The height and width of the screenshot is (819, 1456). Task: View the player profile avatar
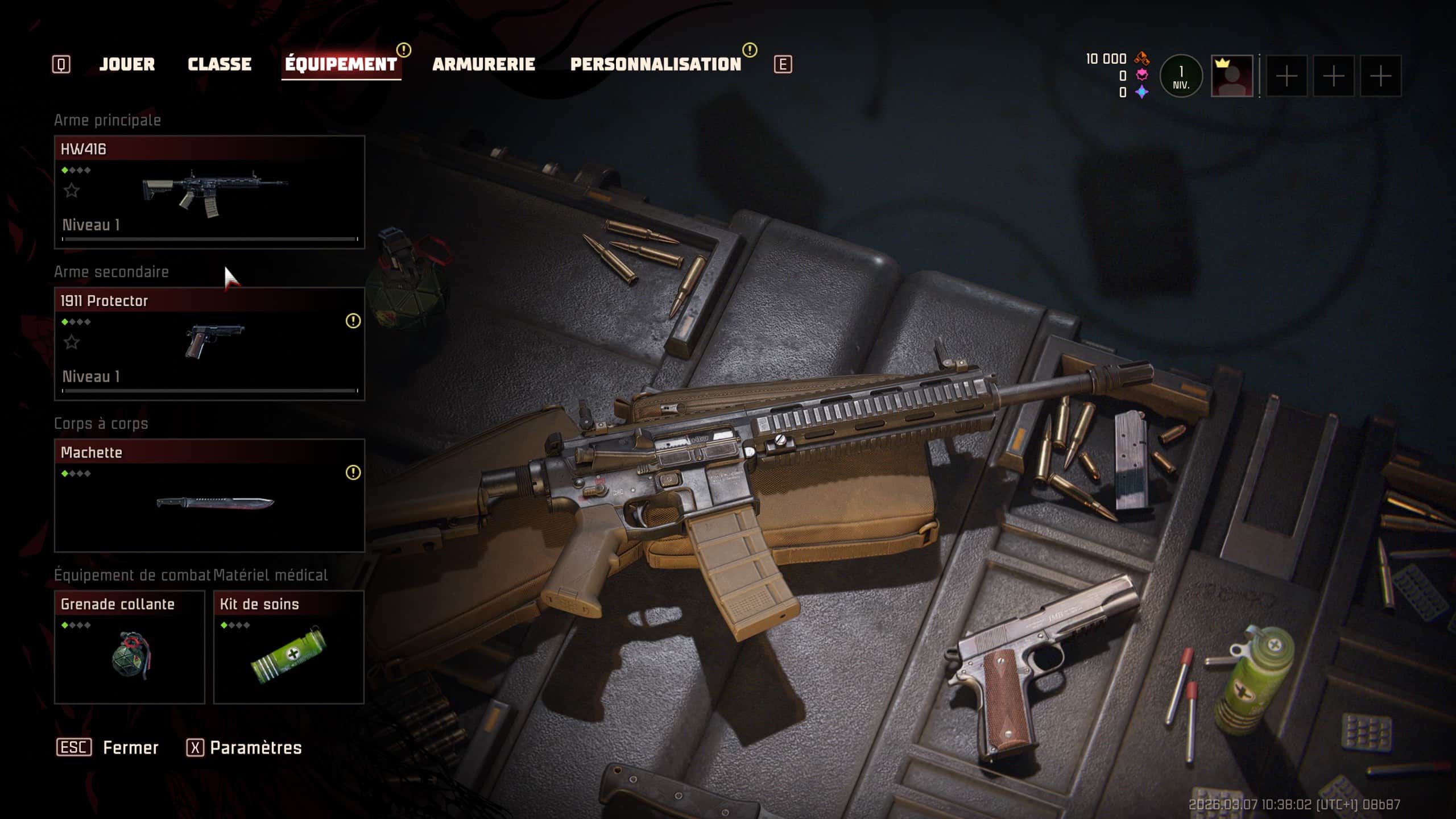coord(1231,76)
